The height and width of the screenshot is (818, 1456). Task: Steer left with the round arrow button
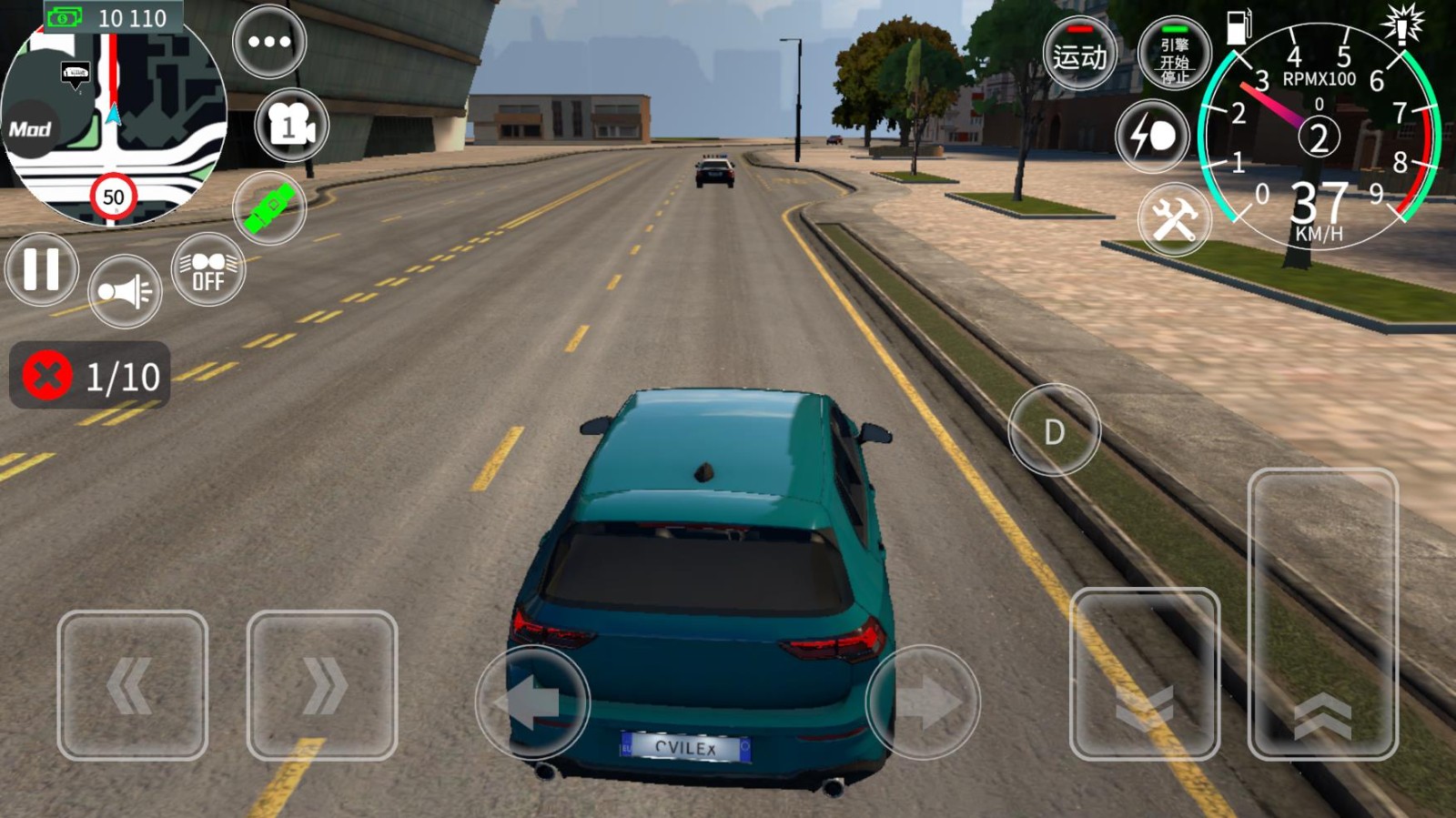(533, 702)
